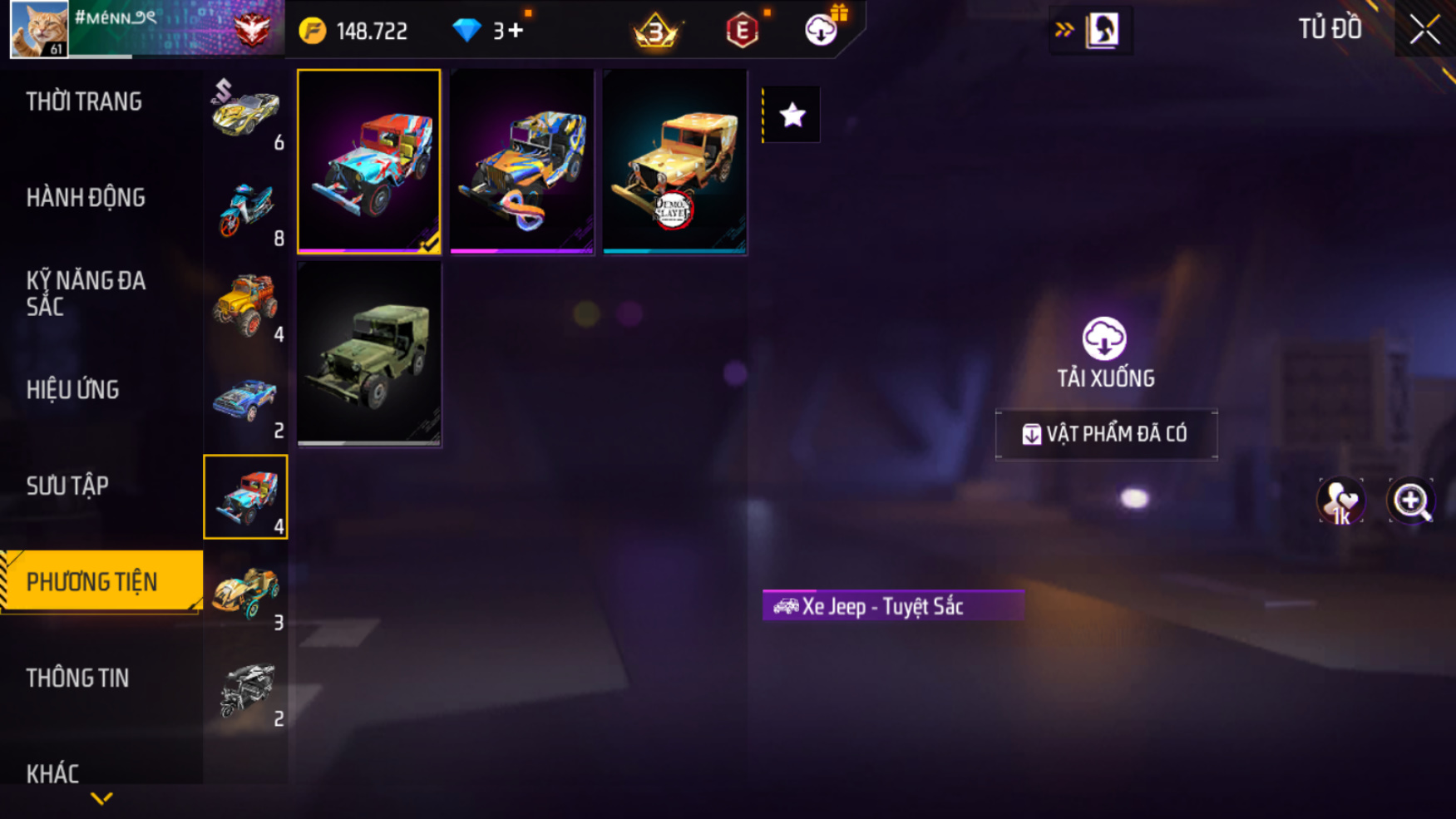Image resolution: width=1456 pixels, height=819 pixels.
Task: Choose the purple and orange Jeep skin
Action: pos(521,161)
